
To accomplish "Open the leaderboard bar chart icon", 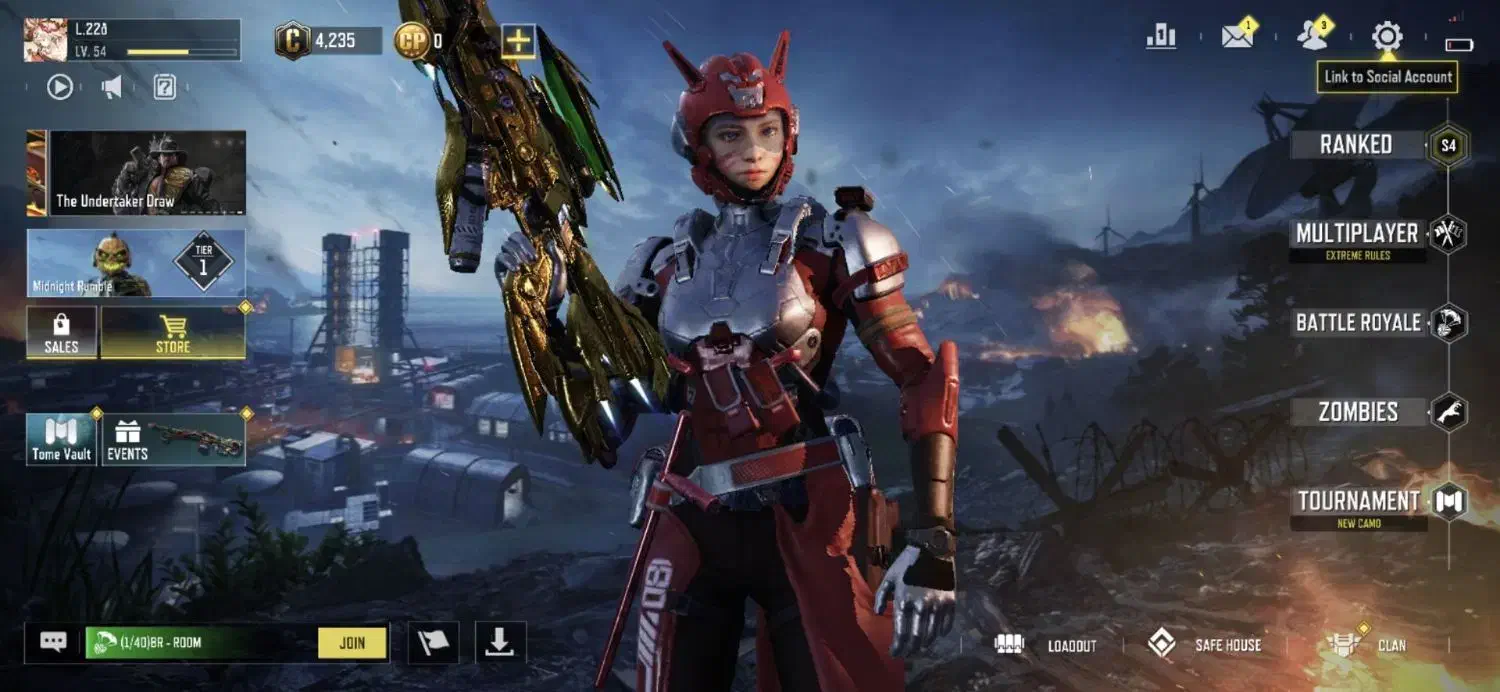I will (x=1161, y=37).
